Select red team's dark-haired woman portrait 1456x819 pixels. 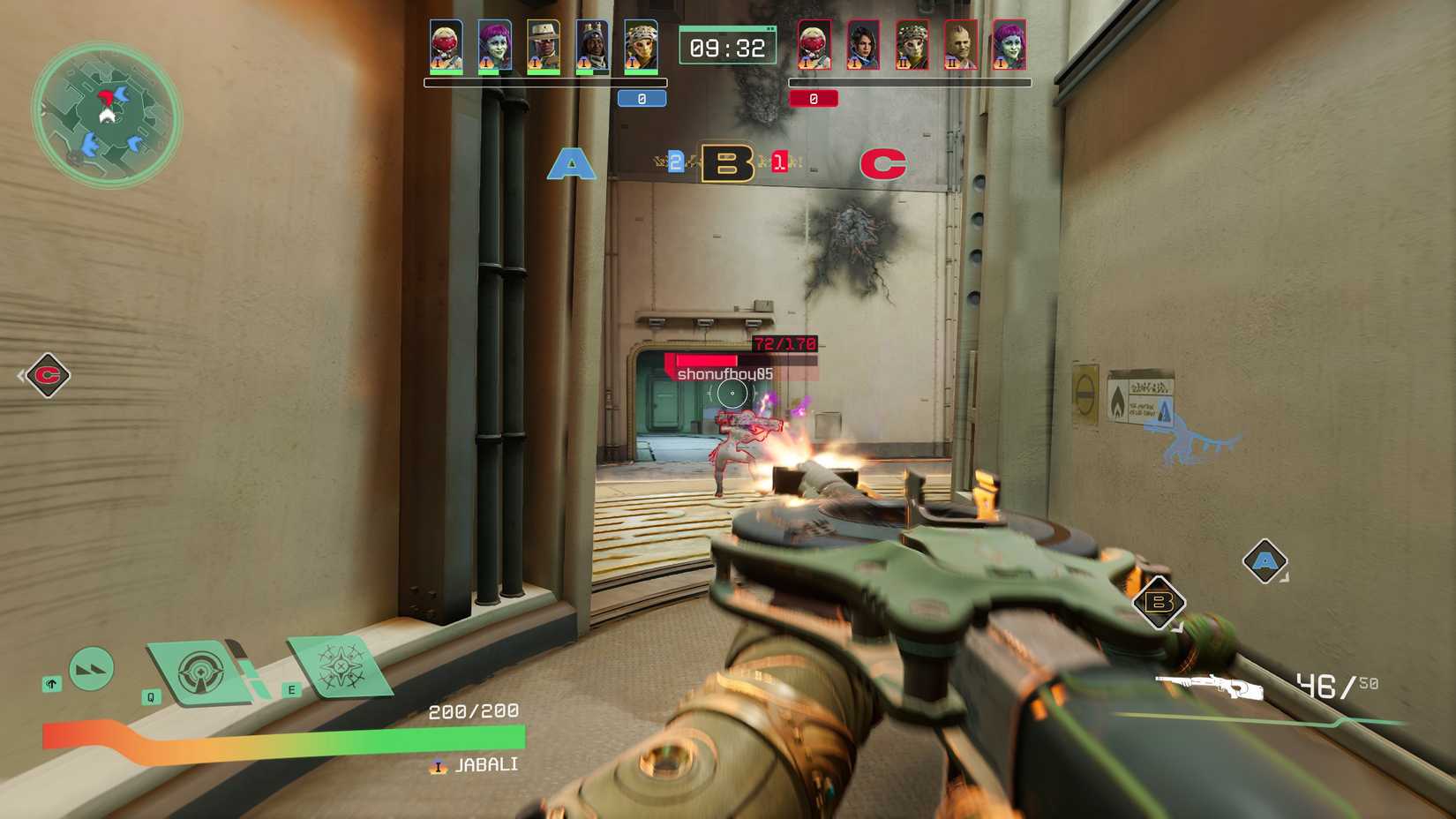click(x=862, y=46)
